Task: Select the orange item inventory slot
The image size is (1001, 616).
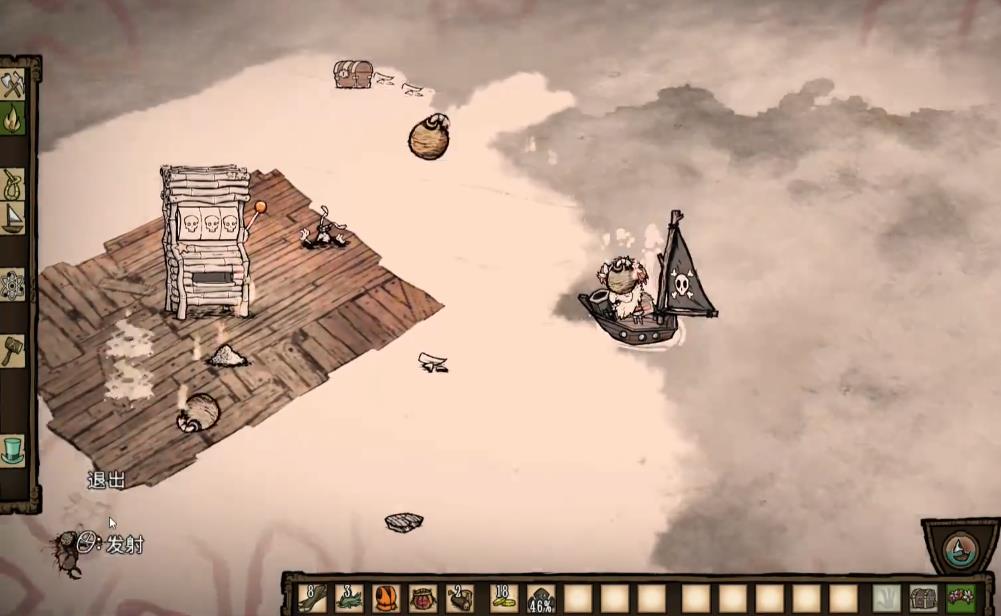Action: [386, 598]
